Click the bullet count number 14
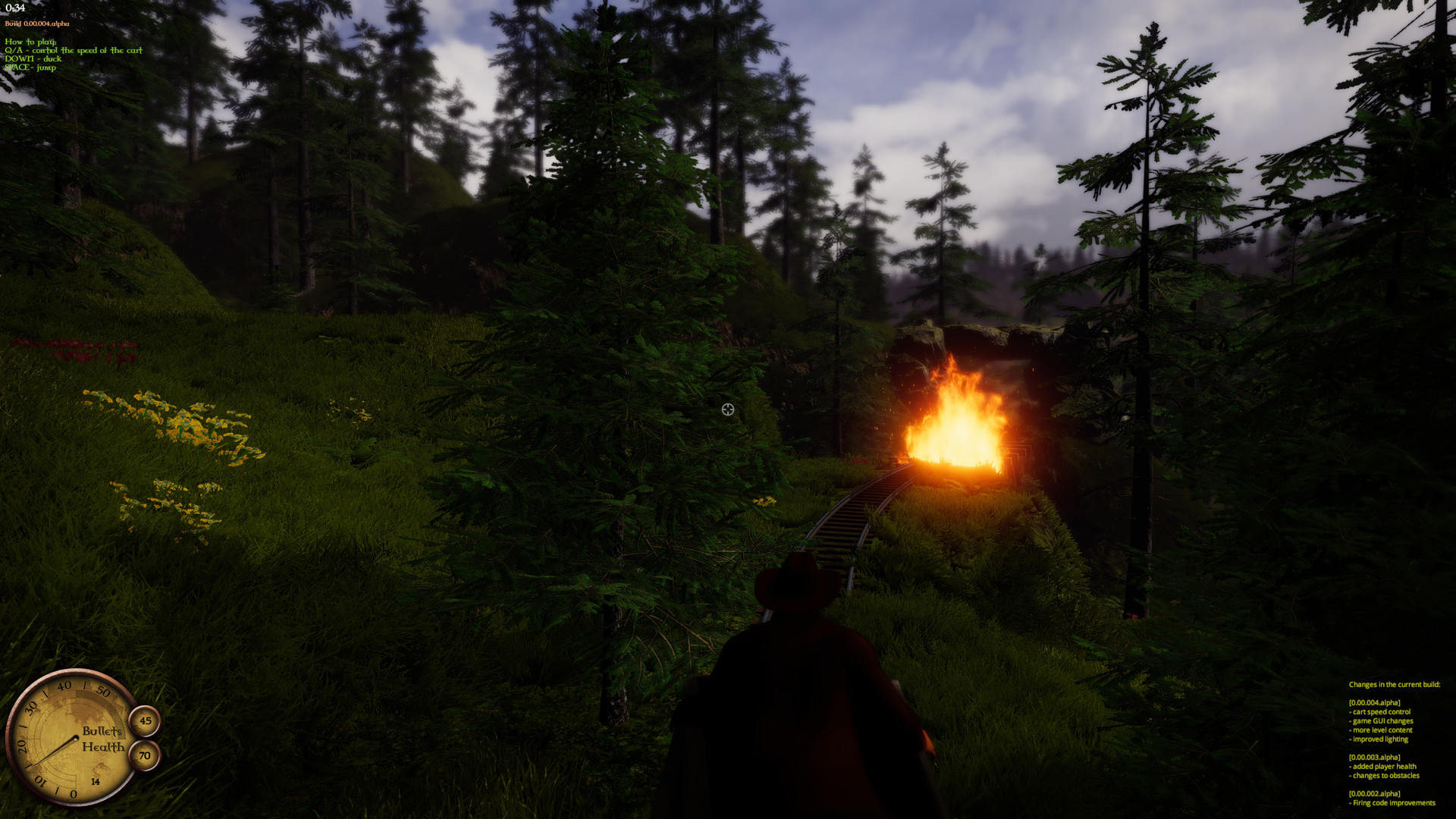1456x819 pixels. point(95,781)
